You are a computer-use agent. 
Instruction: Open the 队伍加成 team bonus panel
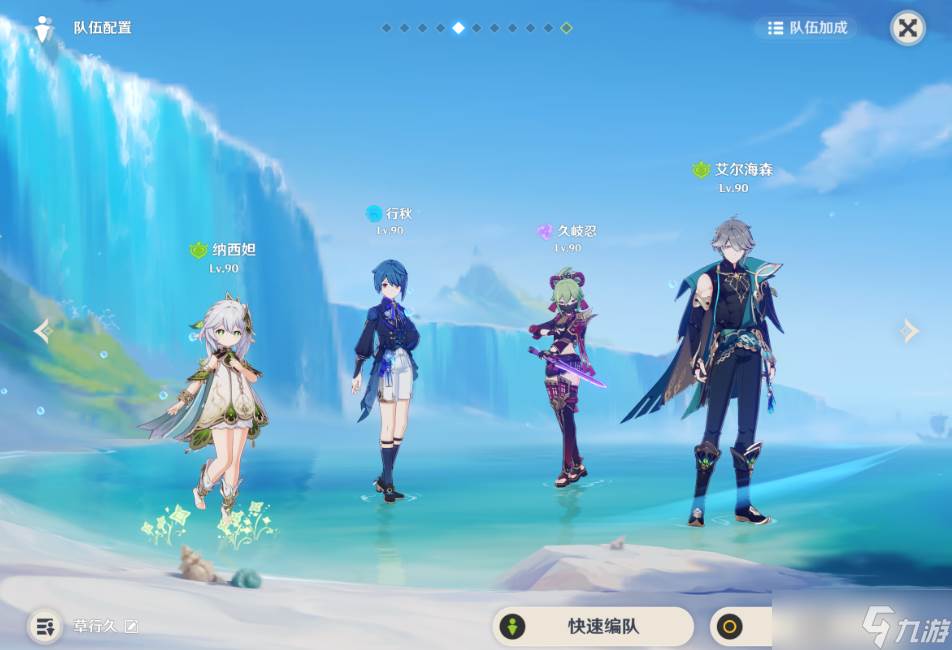[x=808, y=28]
